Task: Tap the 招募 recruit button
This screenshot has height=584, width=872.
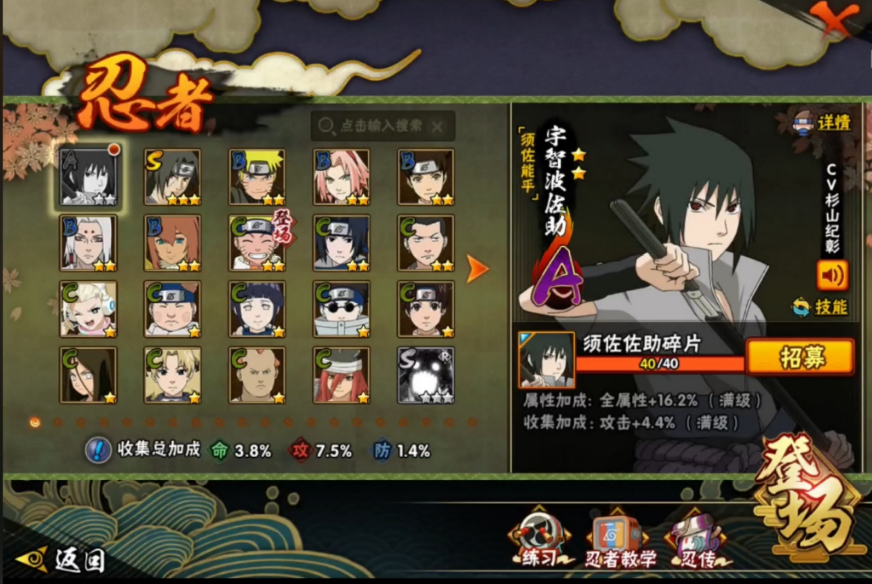Action: [800, 357]
